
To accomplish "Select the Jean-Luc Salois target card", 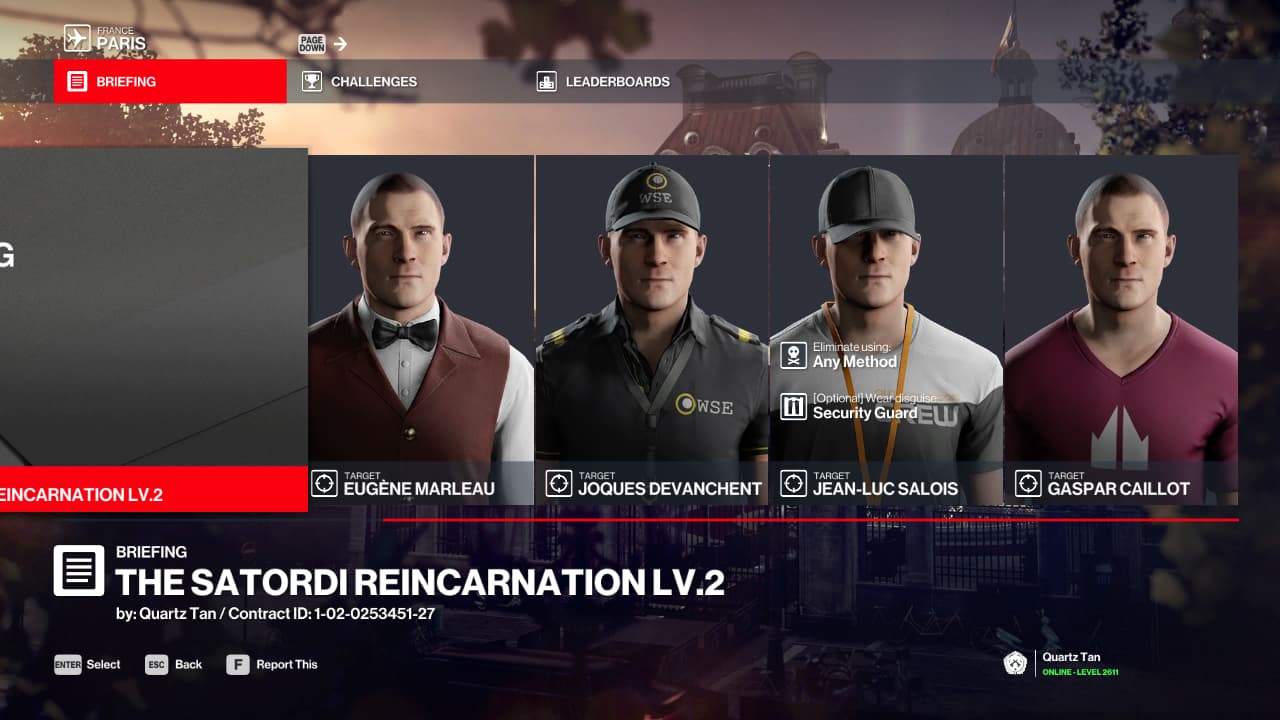I will 886,330.
